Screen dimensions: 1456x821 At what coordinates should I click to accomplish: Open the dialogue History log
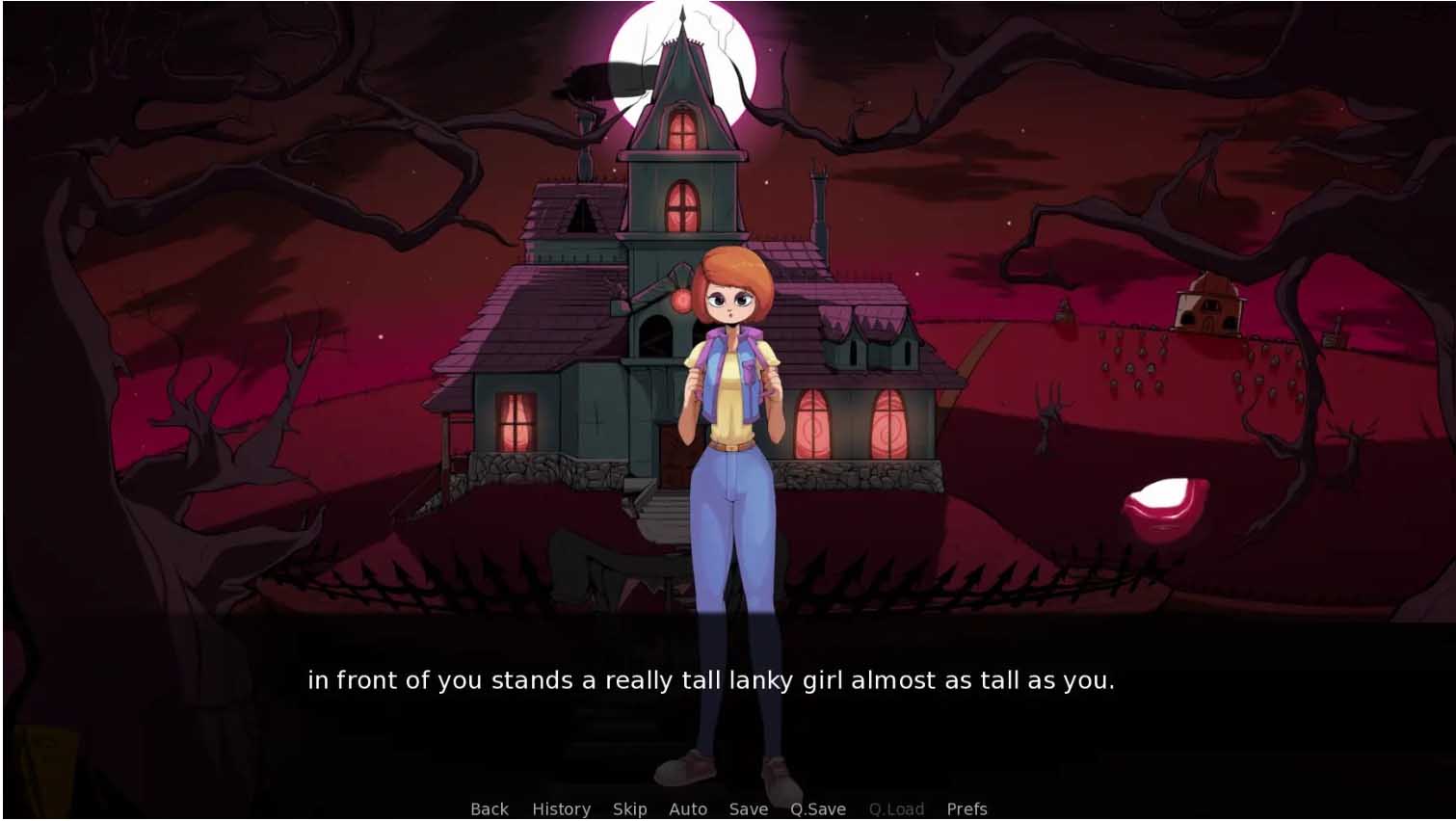561,808
